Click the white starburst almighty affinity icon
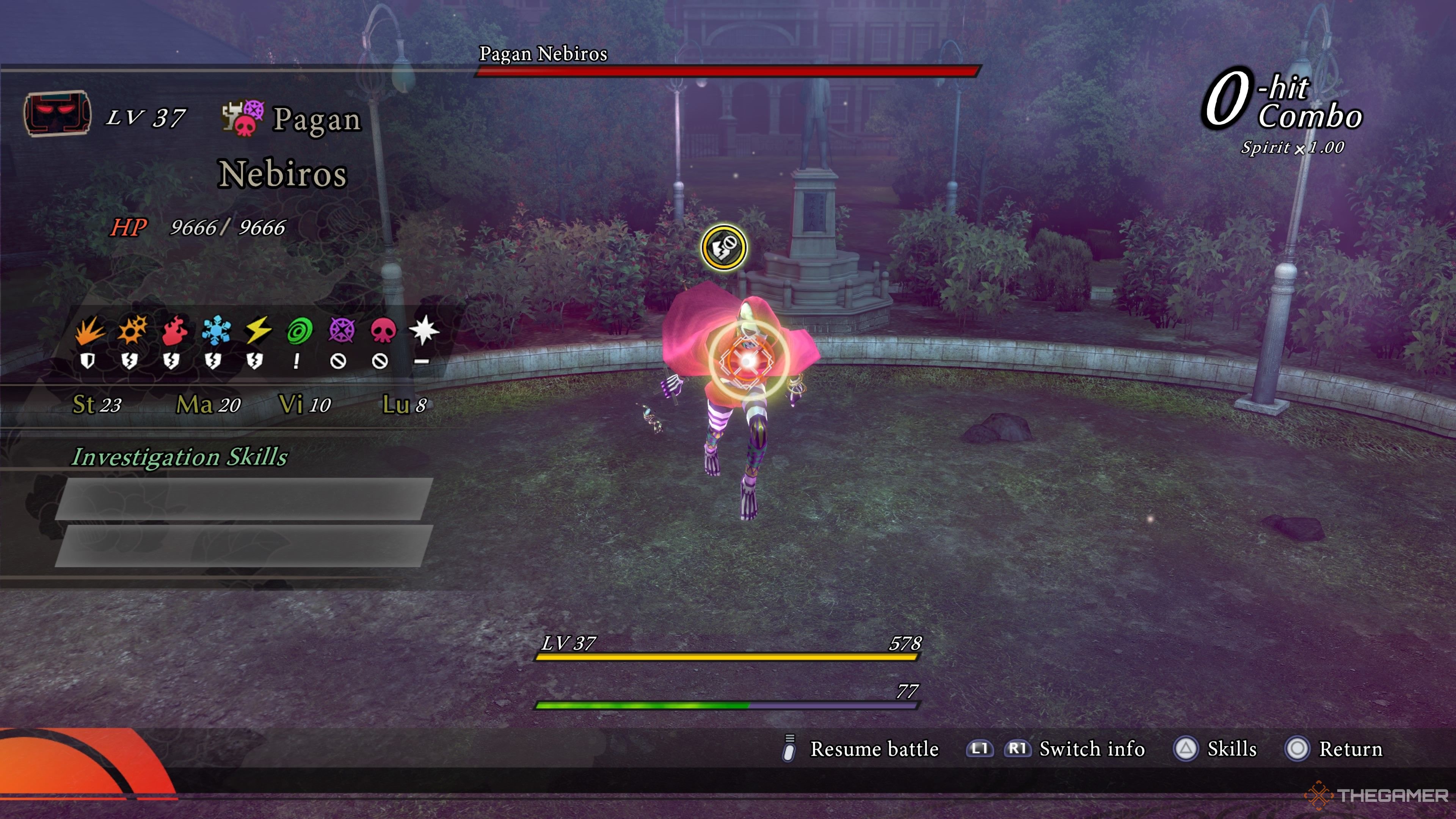Image resolution: width=1456 pixels, height=819 pixels. click(x=424, y=330)
